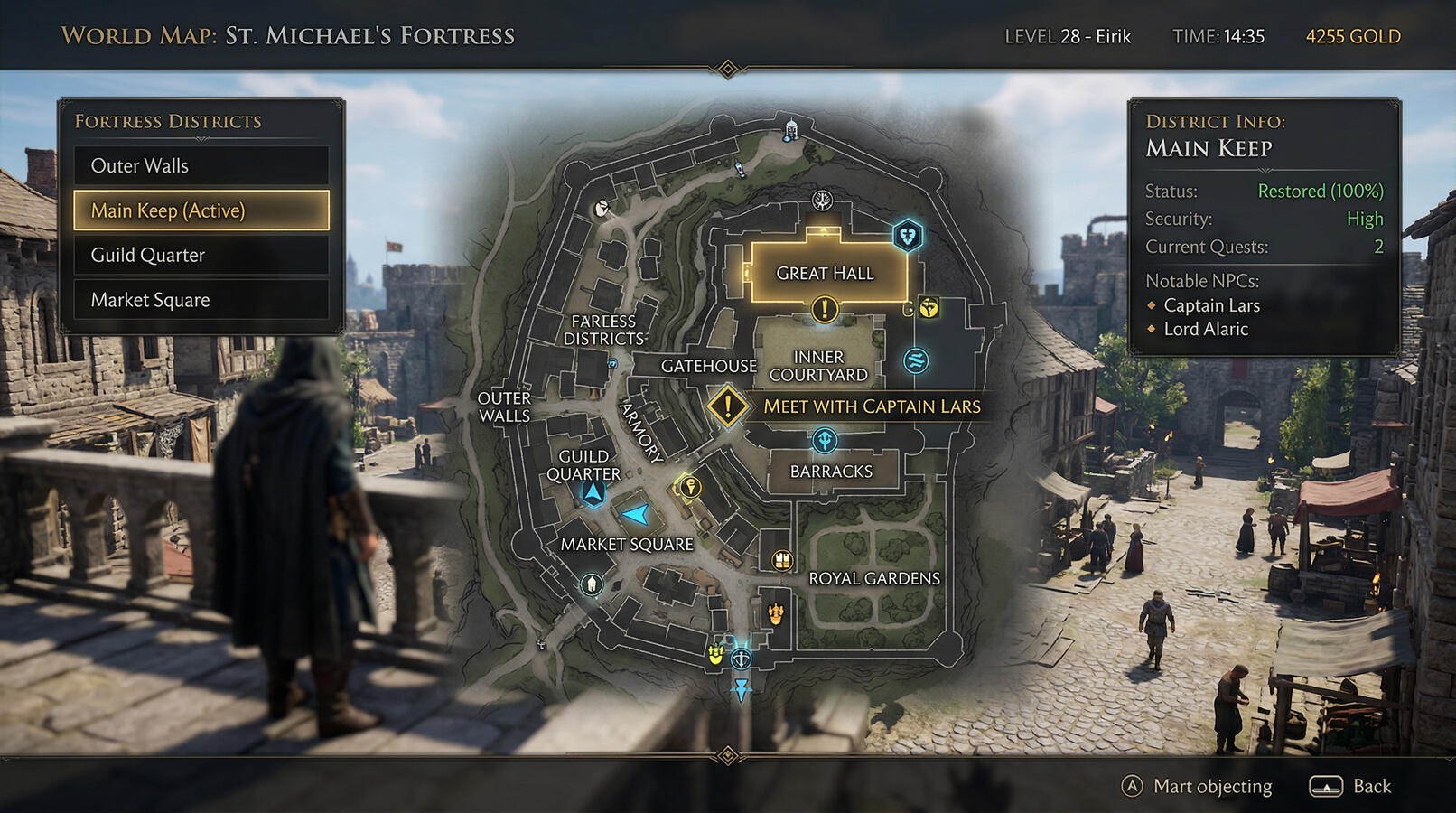Switch to the Market Square district entry
1456x813 pixels.
coord(201,300)
